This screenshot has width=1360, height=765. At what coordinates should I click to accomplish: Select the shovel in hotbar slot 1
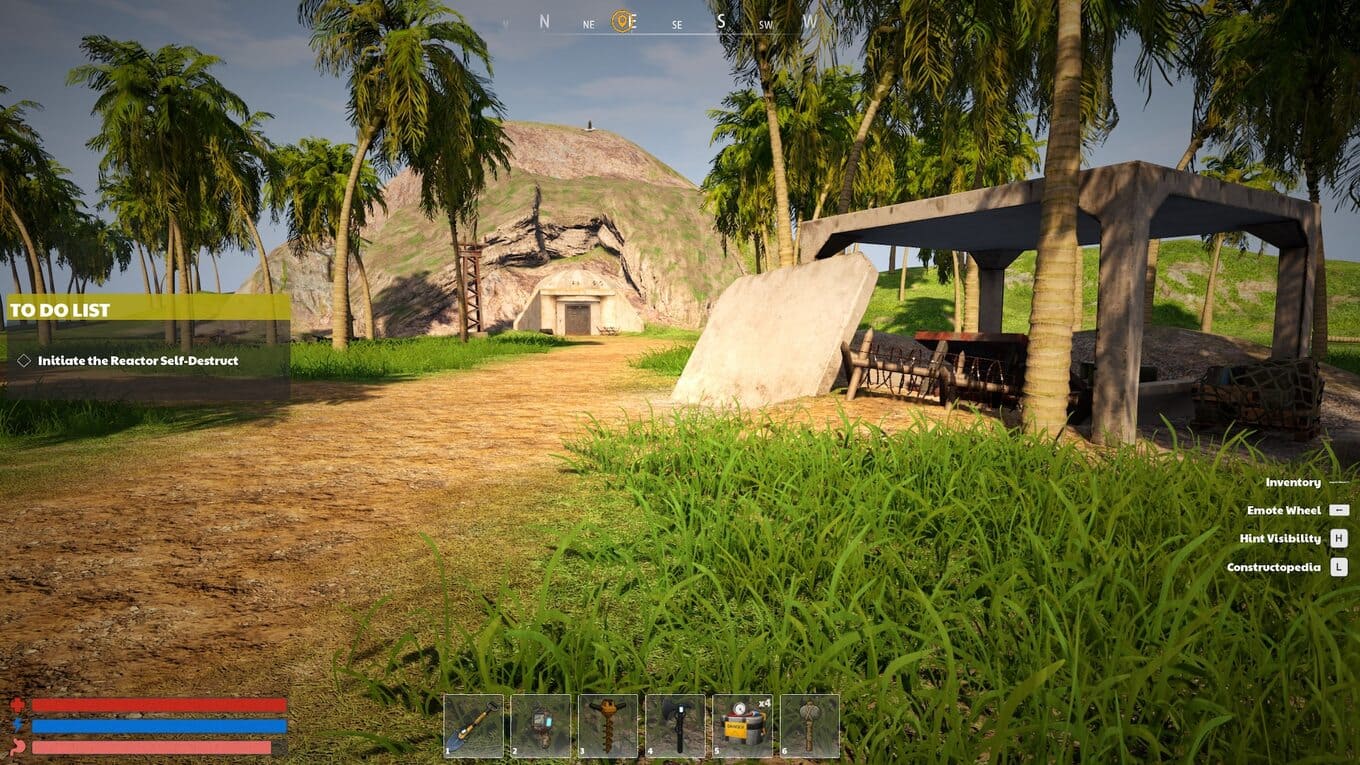point(473,725)
